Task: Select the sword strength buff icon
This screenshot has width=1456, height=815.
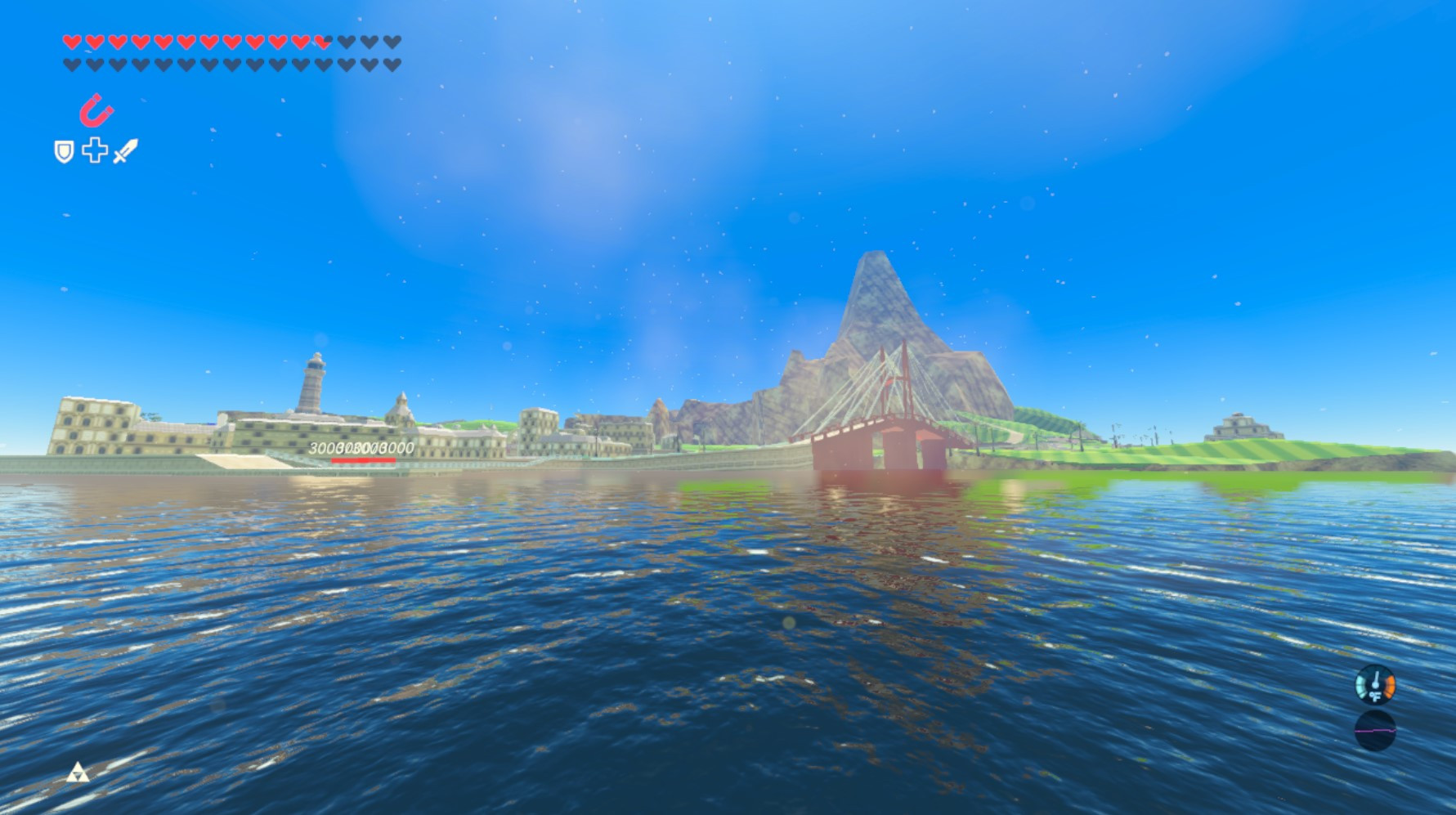Action: (x=124, y=152)
